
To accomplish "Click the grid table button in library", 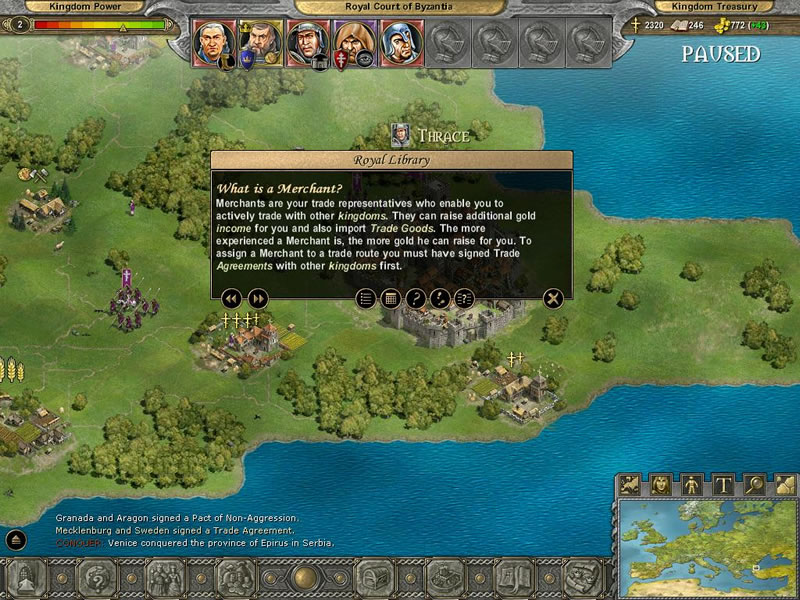I will tap(391, 298).
